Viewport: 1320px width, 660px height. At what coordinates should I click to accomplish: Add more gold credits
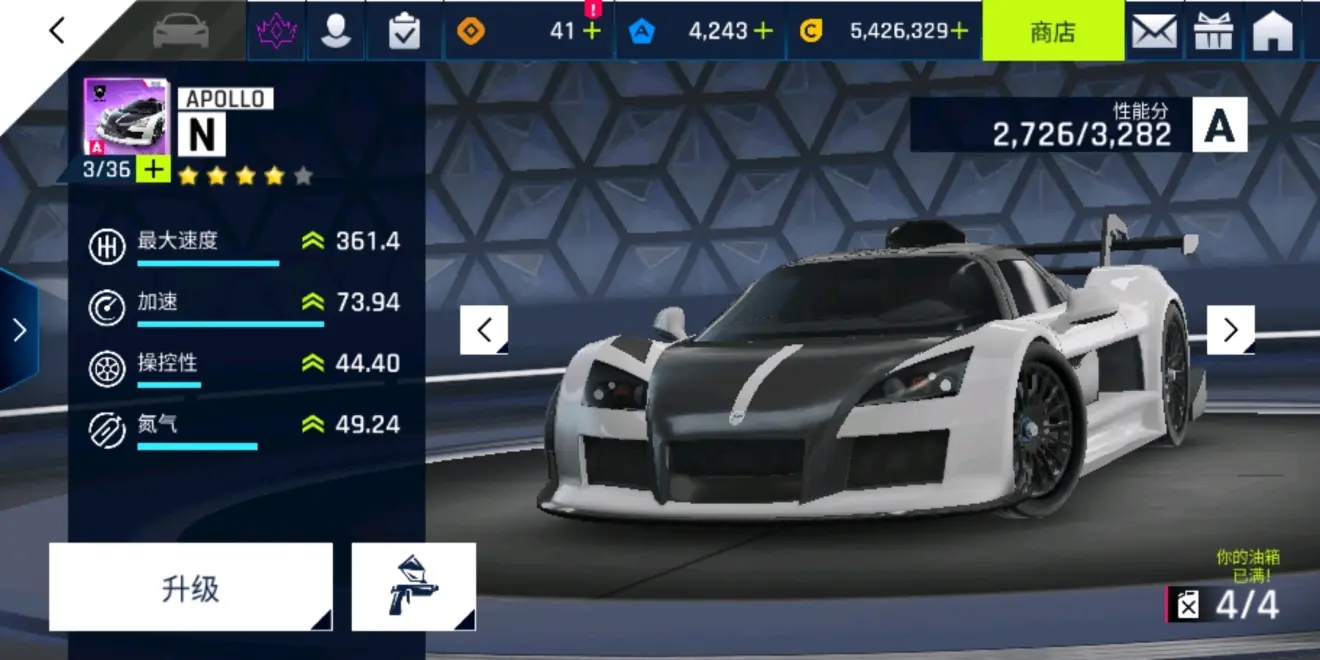point(959,31)
